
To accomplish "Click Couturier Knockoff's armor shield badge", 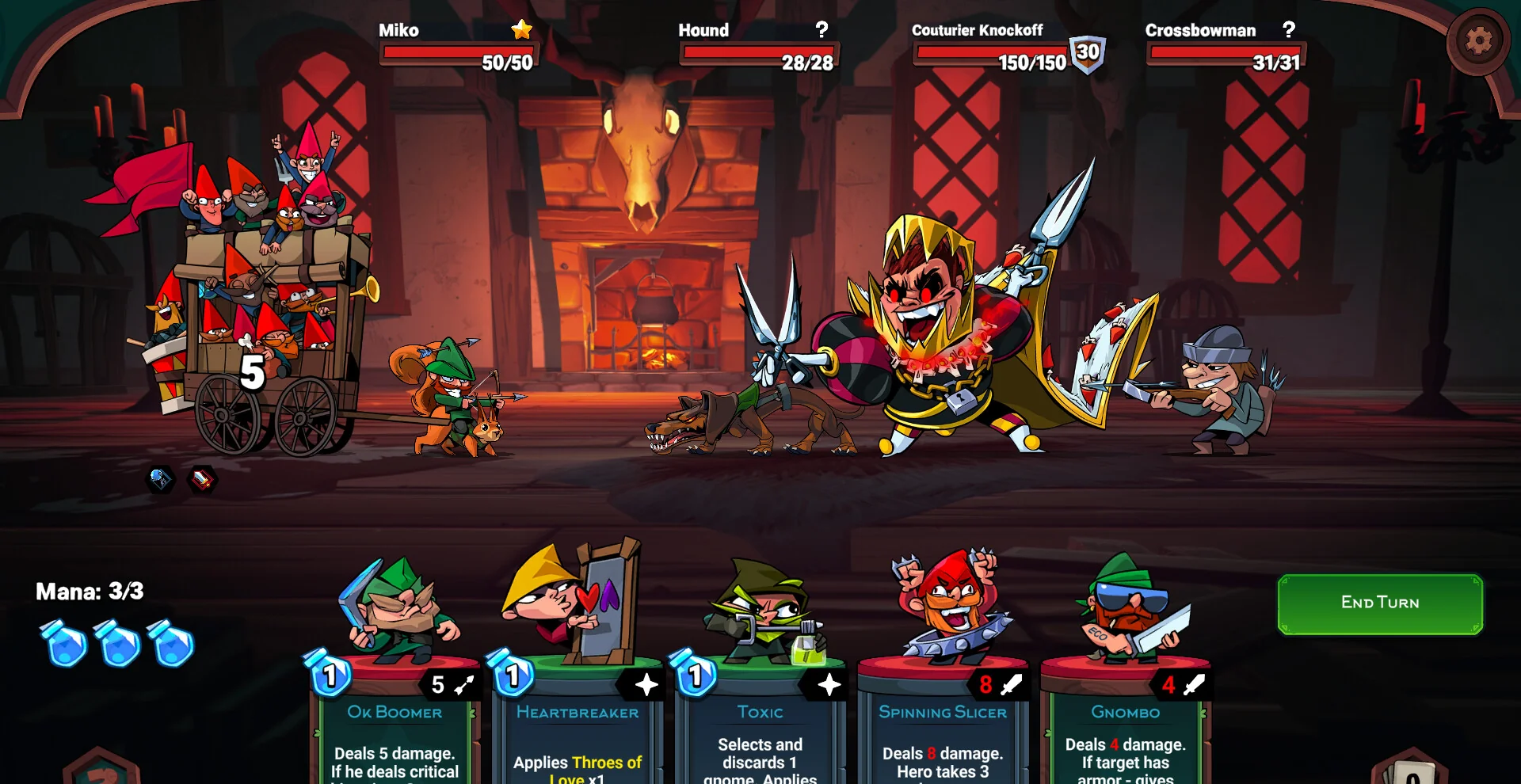I will [1087, 54].
